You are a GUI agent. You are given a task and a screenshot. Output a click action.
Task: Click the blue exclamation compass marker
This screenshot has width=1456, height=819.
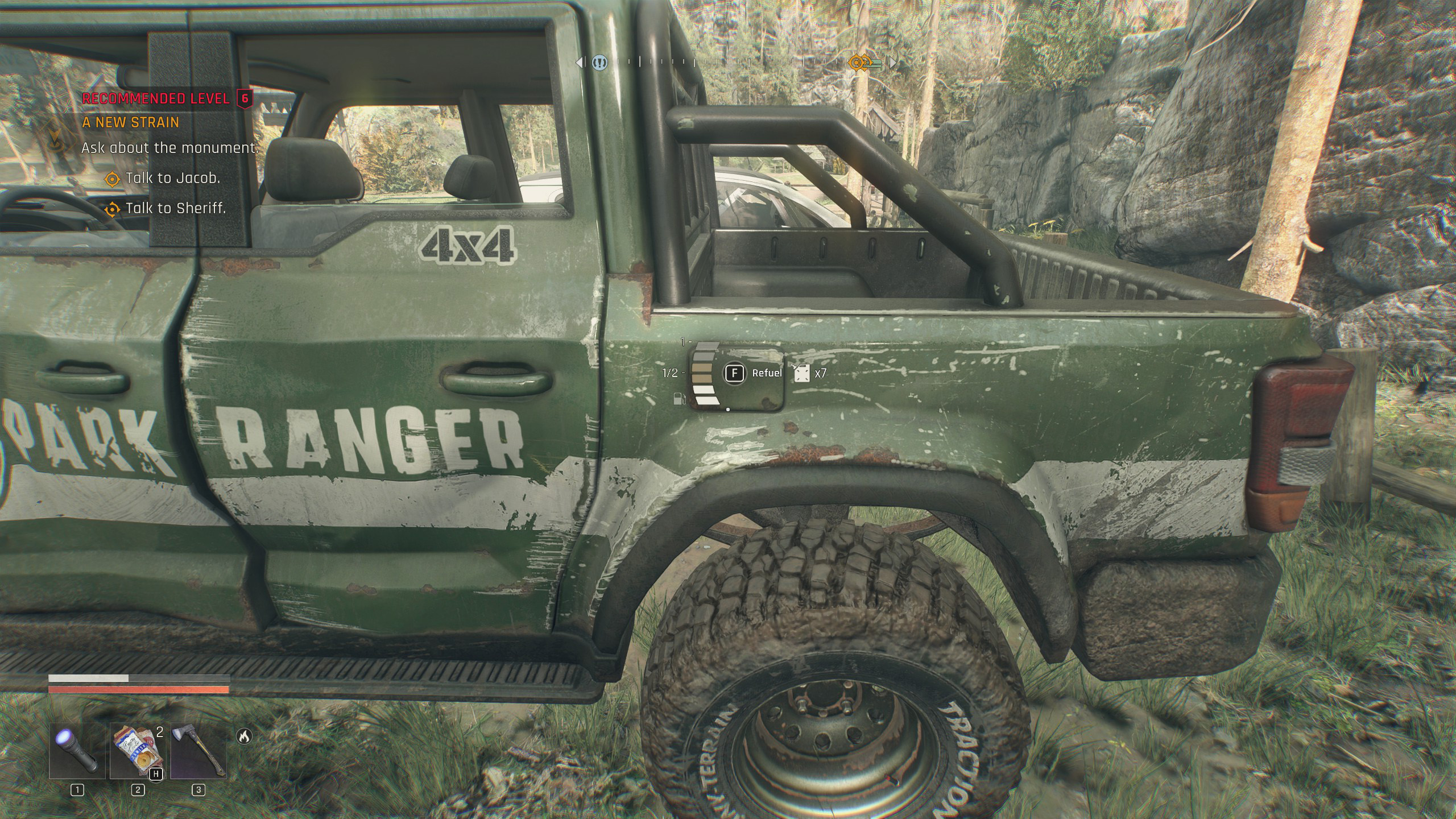click(599, 63)
